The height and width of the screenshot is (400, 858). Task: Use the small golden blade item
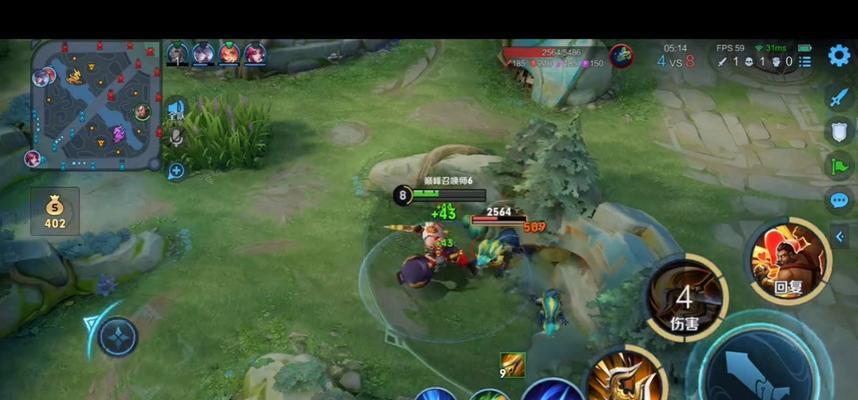[514, 365]
